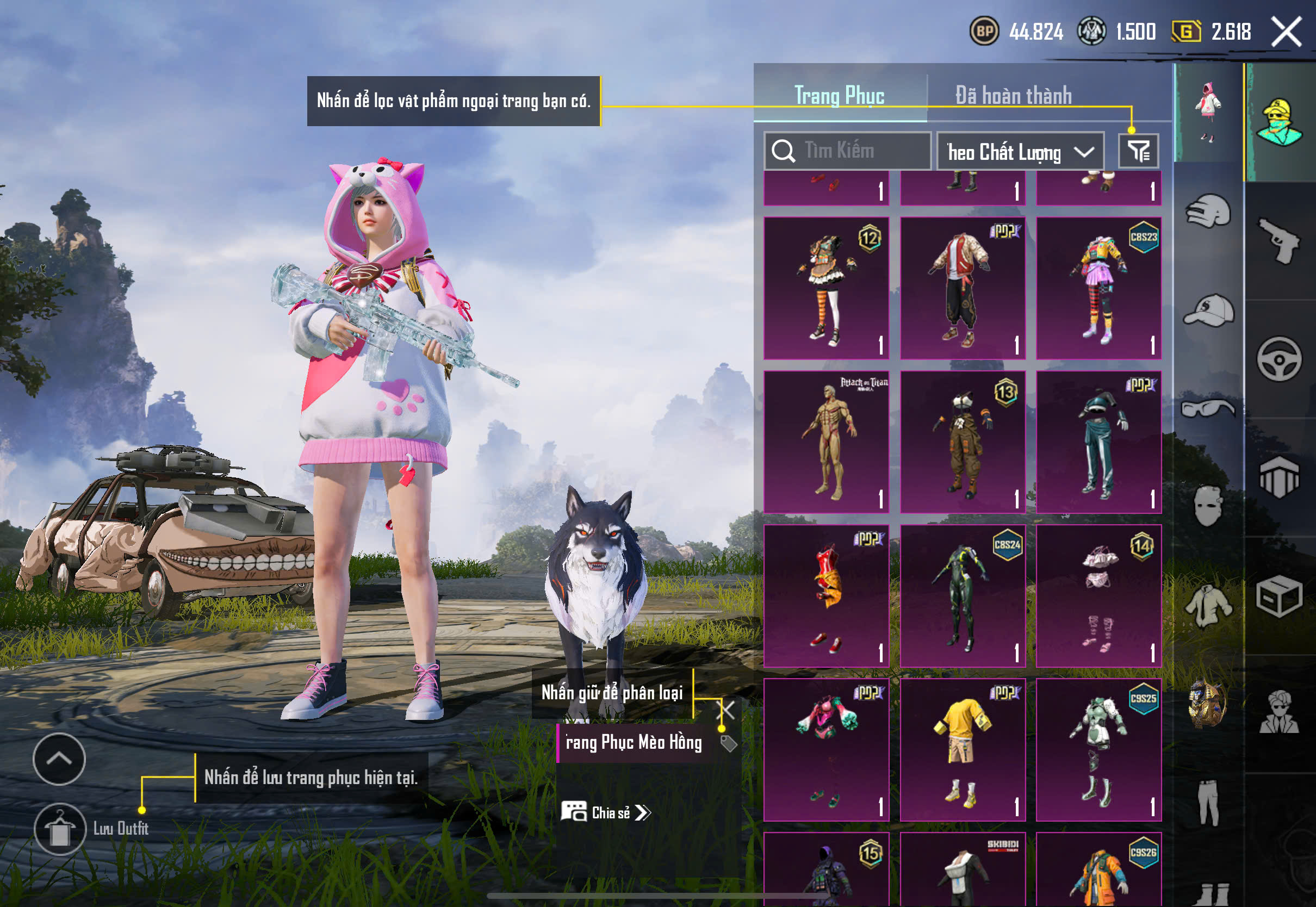The image size is (1316, 907).
Task: Open the sunglasses eyewear category
Action: pyautogui.click(x=1208, y=408)
